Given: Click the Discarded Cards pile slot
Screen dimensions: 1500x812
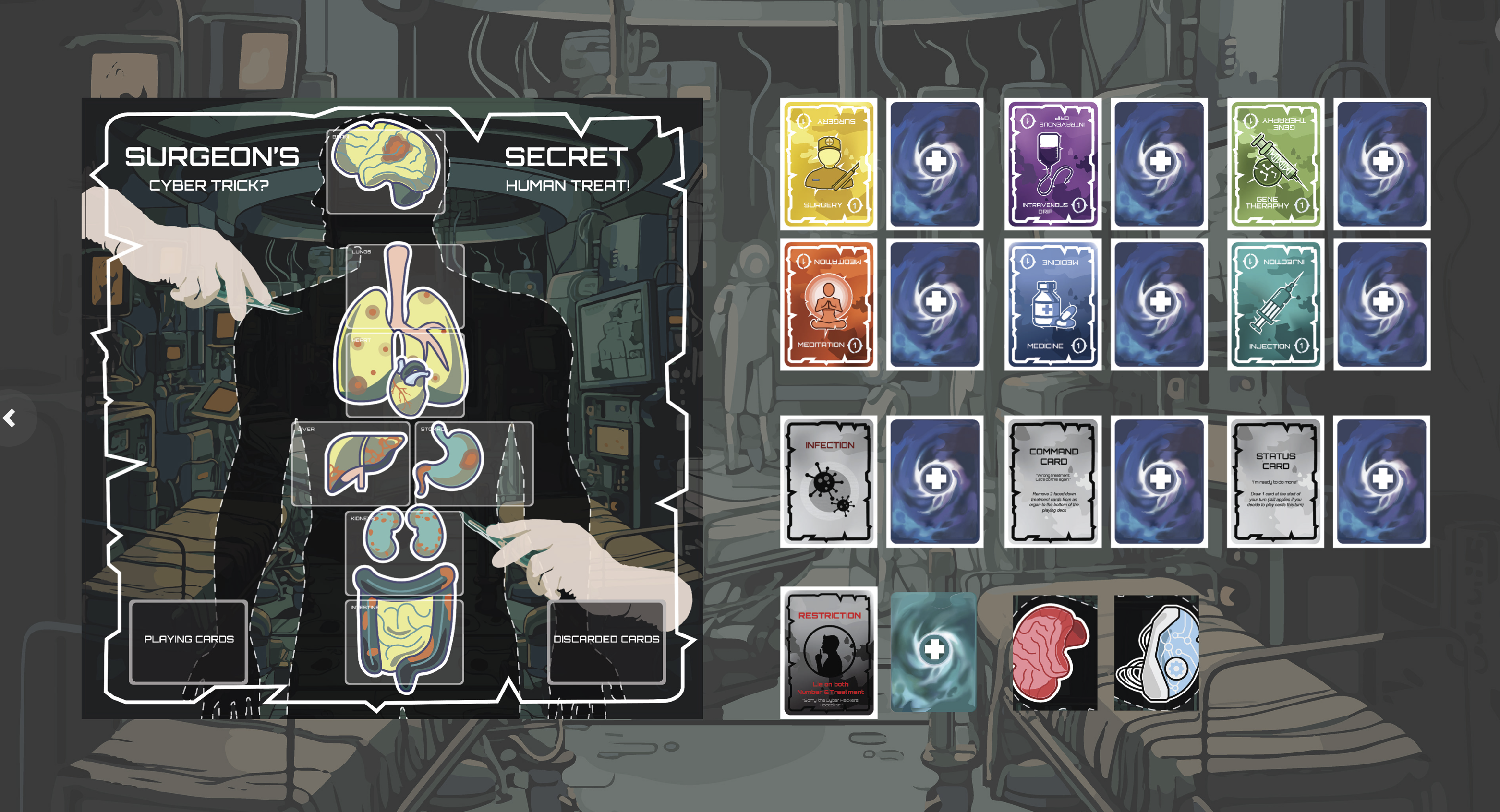Looking at the screenshot, I should tap(605, 640).
